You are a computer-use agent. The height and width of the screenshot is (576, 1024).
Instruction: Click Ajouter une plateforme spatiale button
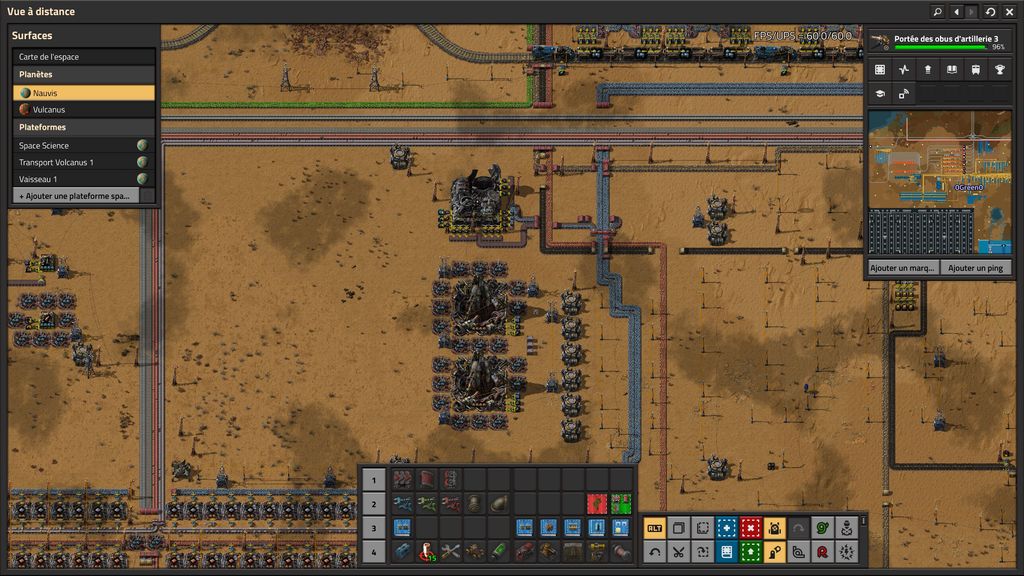click(x=76, y=196)
